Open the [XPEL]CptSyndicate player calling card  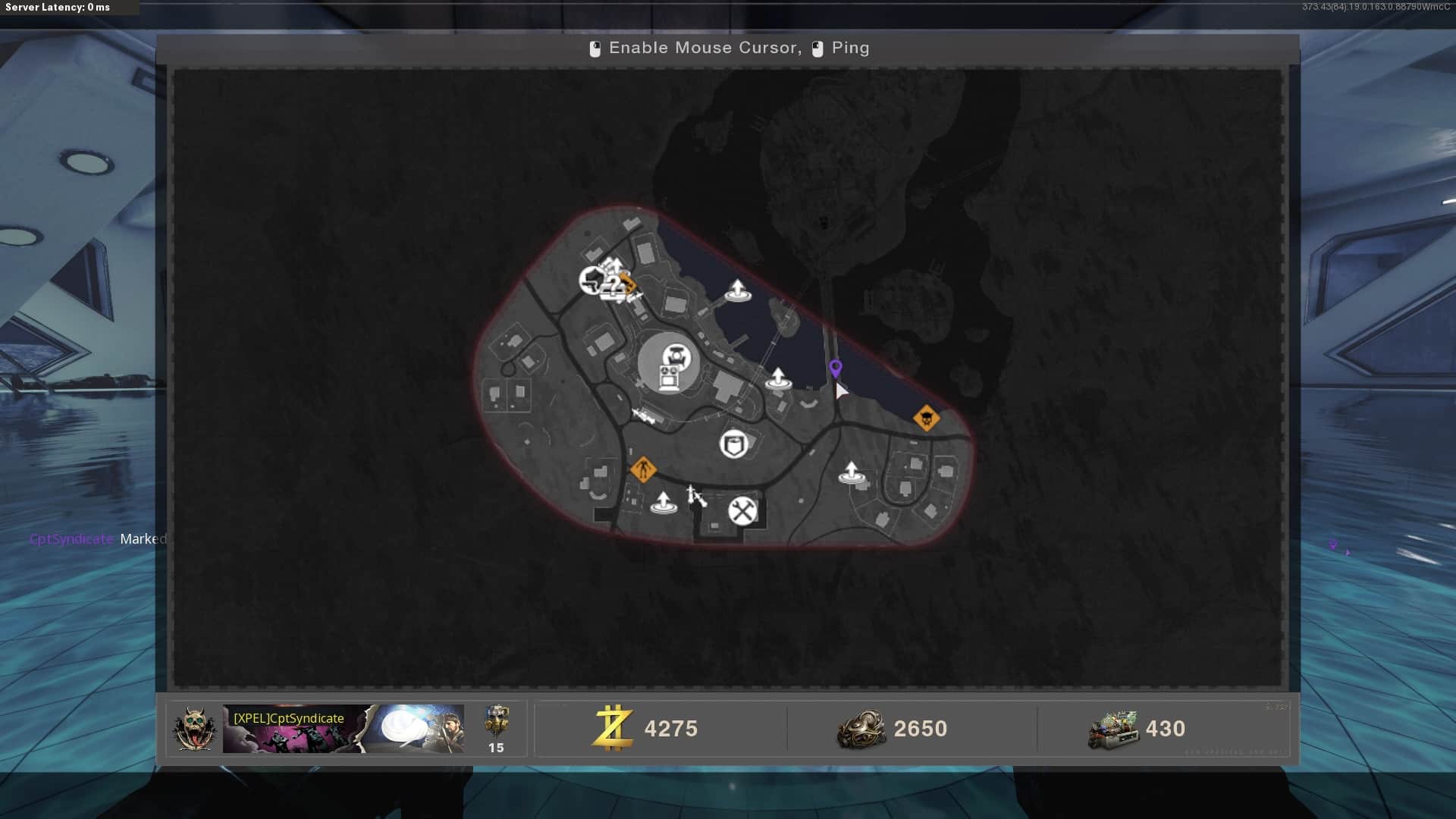click(343, 729)
